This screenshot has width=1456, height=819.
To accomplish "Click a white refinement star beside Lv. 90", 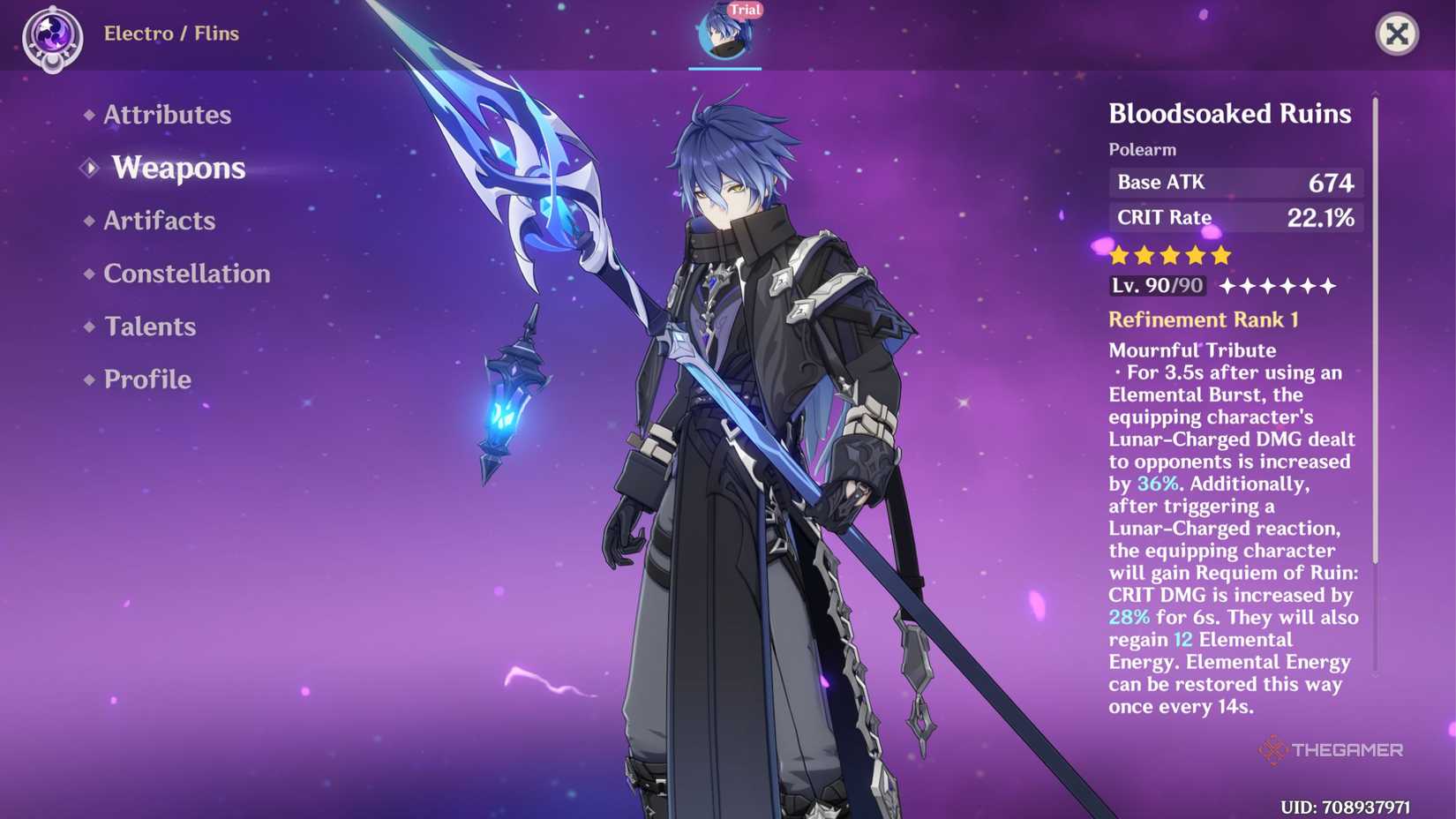I will [1227, 285].
